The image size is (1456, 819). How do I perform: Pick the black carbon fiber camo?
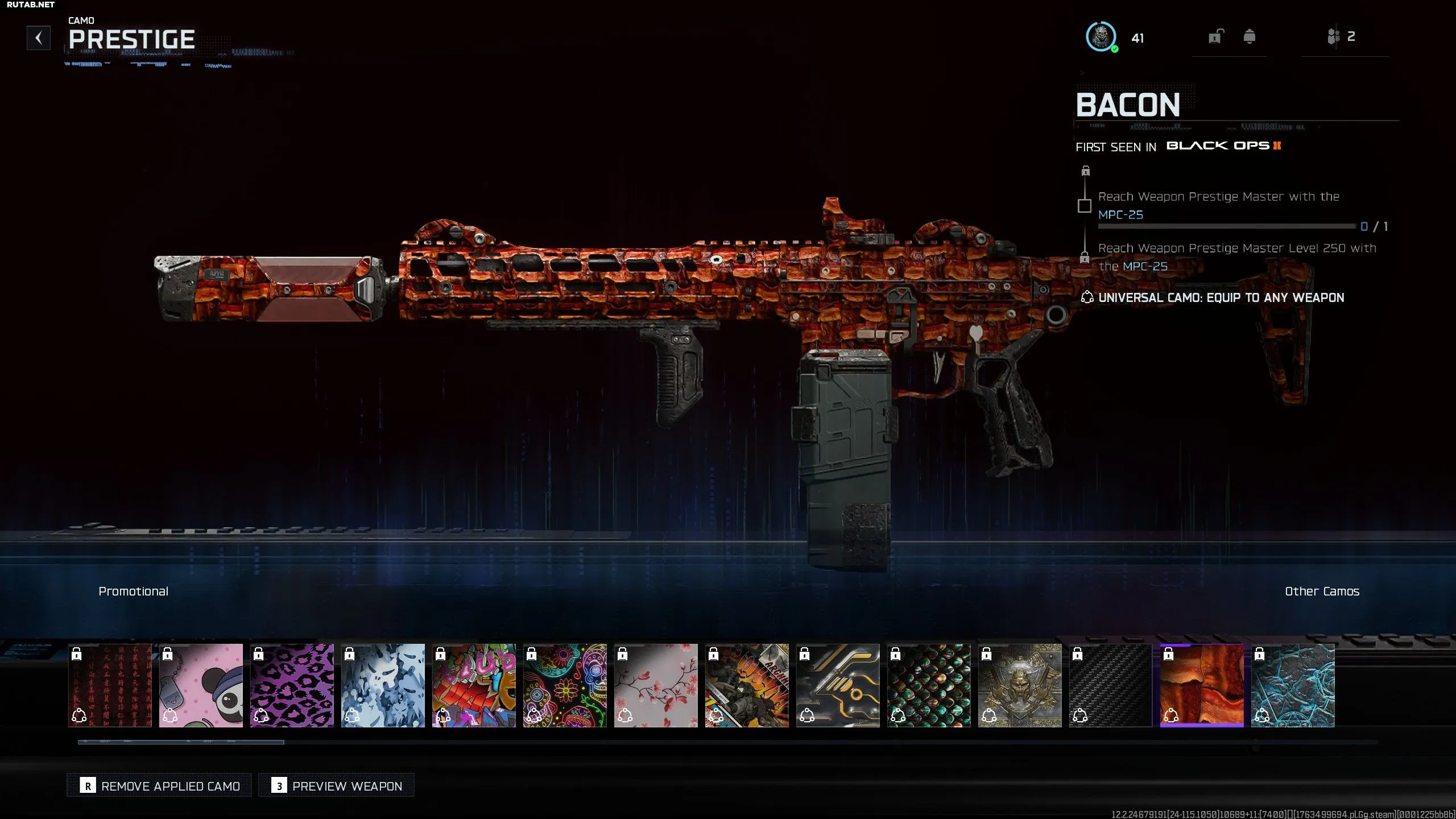coord(1111,685)
